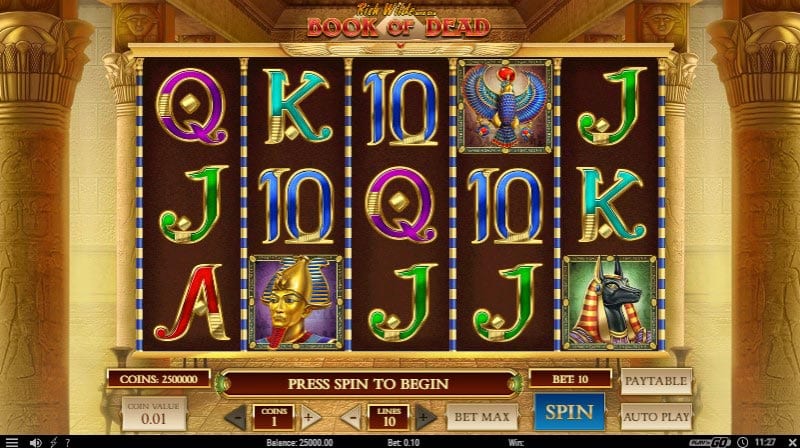800x448 pixels.
Task: Click the Bet Max button
Action: tap(481, 415)
